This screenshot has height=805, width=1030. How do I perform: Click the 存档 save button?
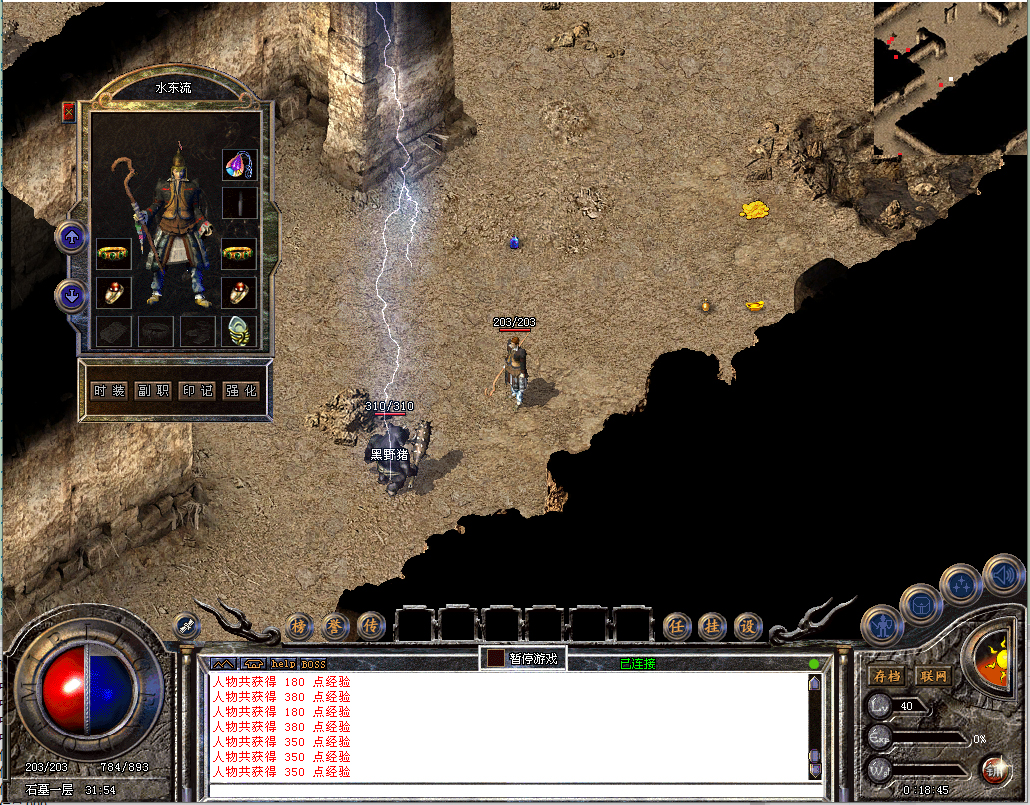coord(887,676)
